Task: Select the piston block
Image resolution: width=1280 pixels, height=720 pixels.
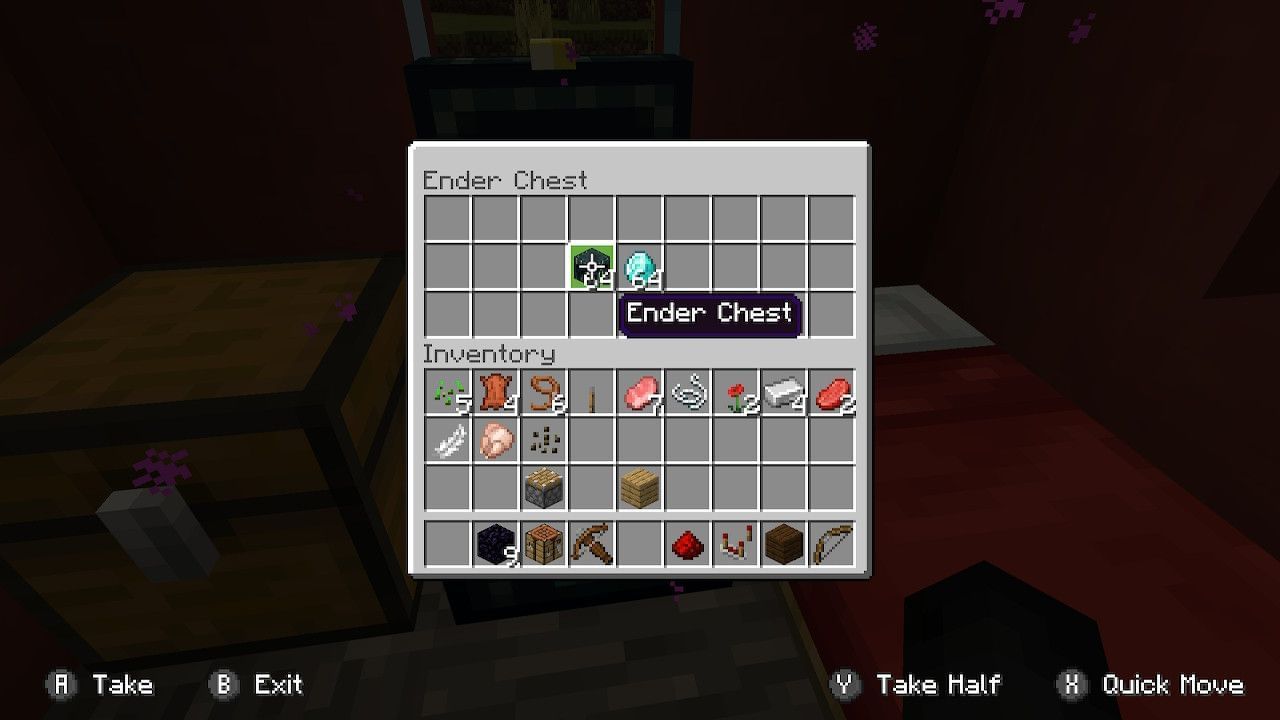Action: point(543,485)
